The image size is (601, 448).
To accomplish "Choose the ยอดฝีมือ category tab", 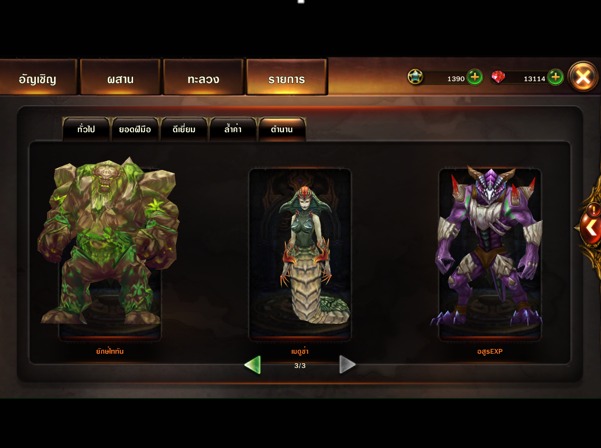I will point(134,129).
